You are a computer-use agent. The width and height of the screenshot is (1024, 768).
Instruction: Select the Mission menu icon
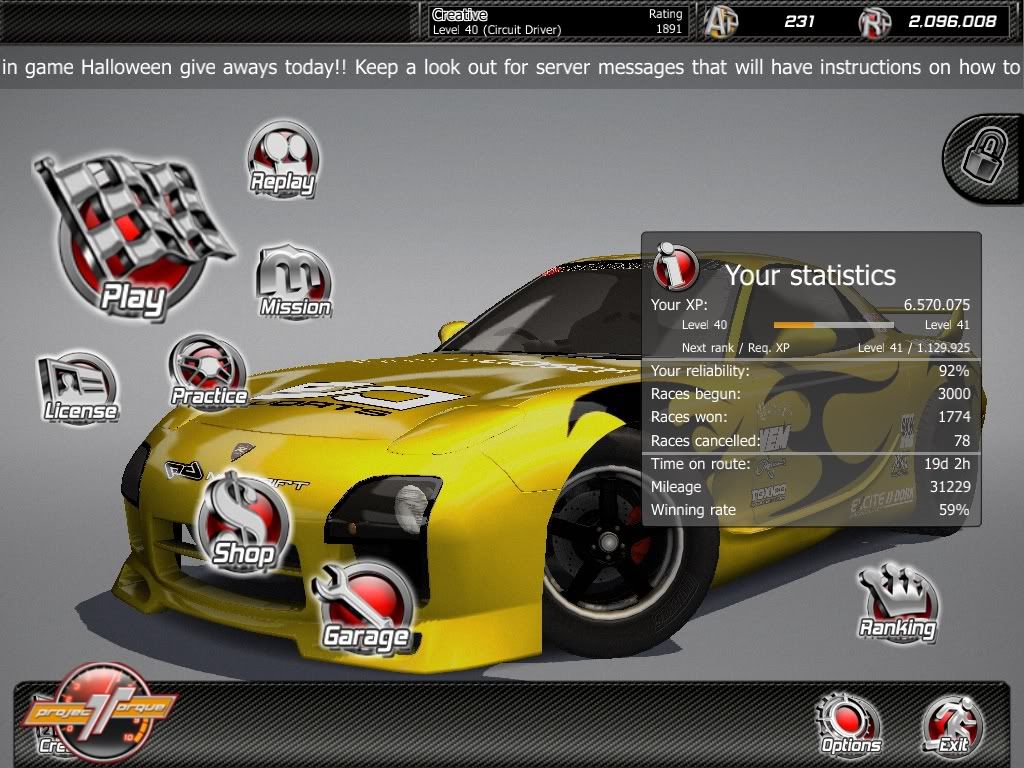[x=294, y=281]
